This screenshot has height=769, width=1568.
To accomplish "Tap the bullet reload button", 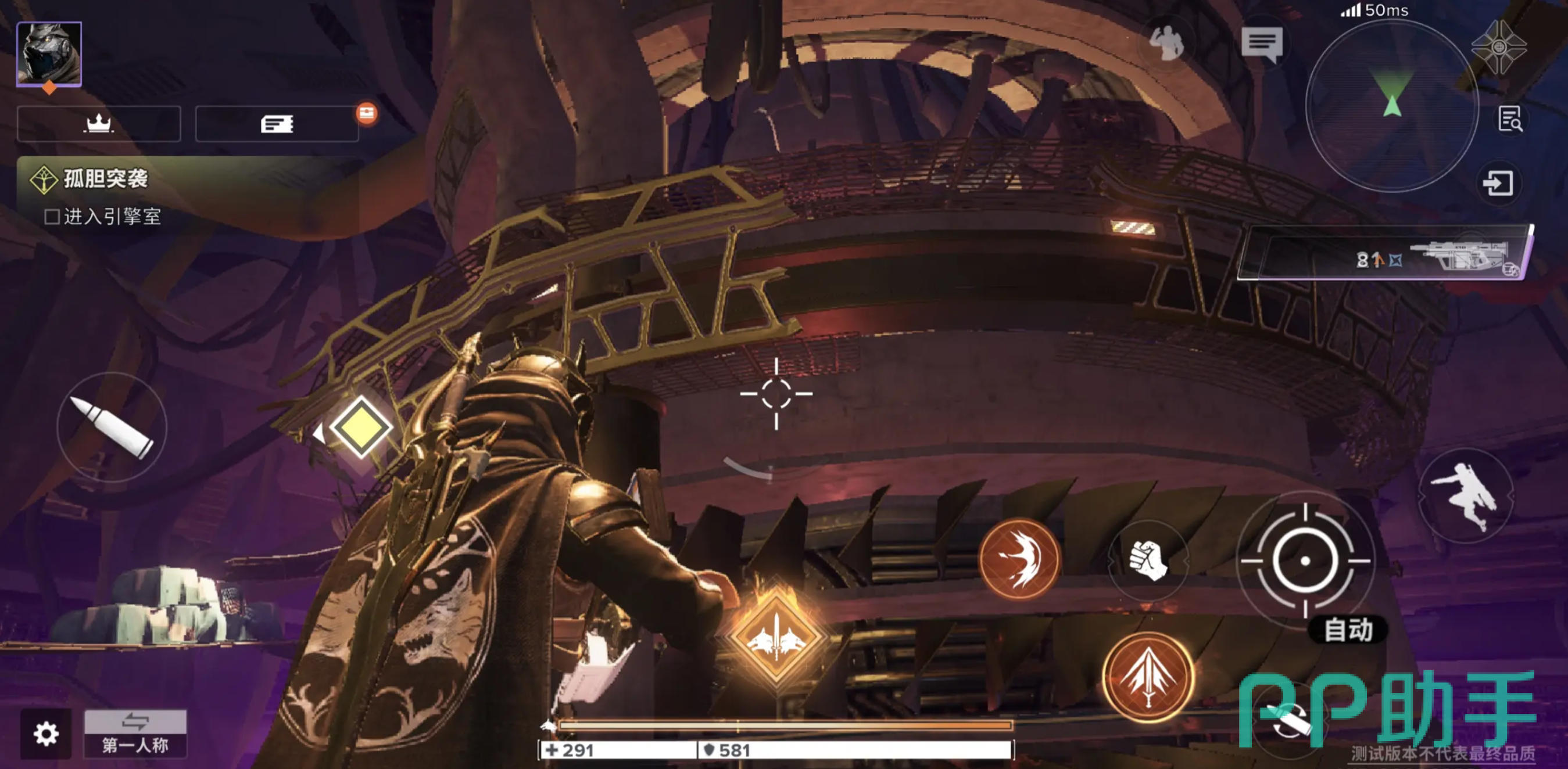I will click(x=112, y=427).
